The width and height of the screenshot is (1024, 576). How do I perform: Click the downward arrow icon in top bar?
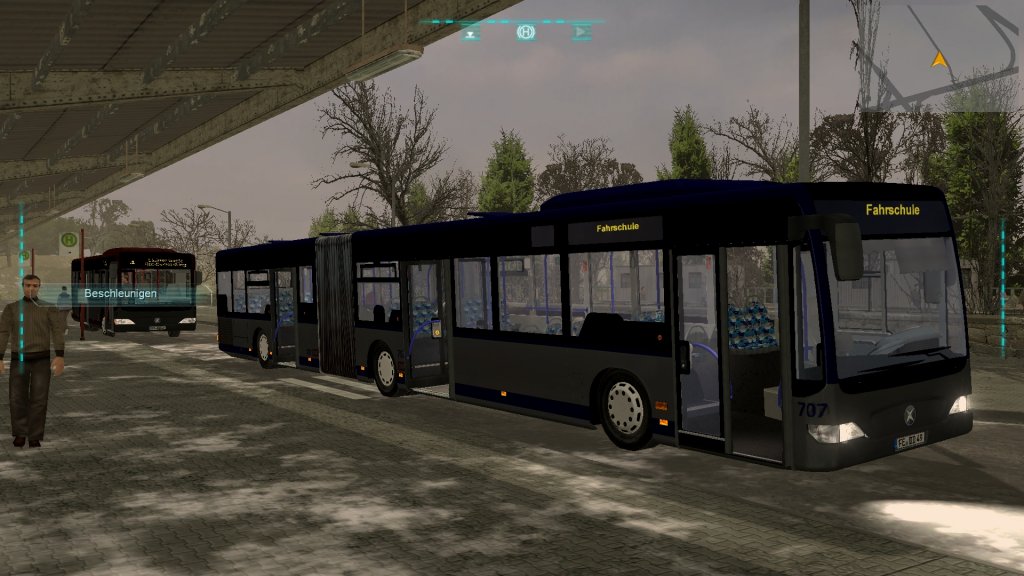point(471,33)
